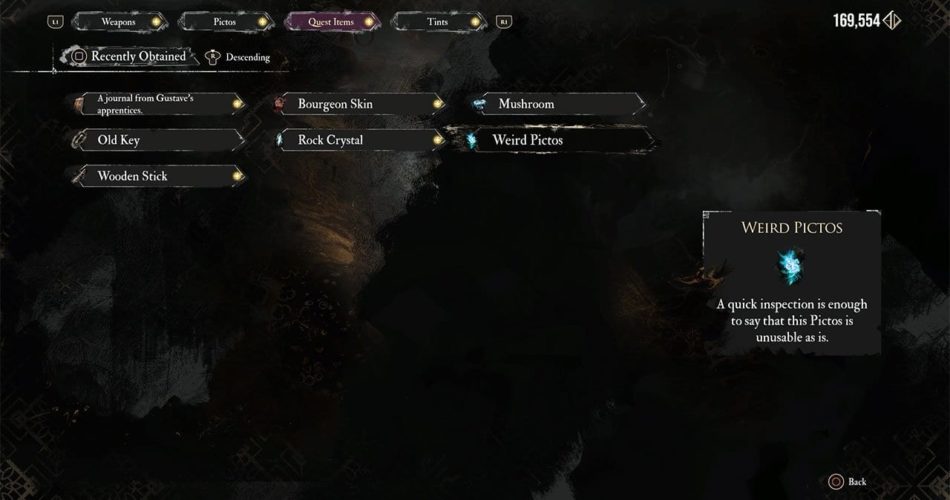Switch to the Weapons tab
The height and width of the screenshot is (500, 950).
(119, 21)
